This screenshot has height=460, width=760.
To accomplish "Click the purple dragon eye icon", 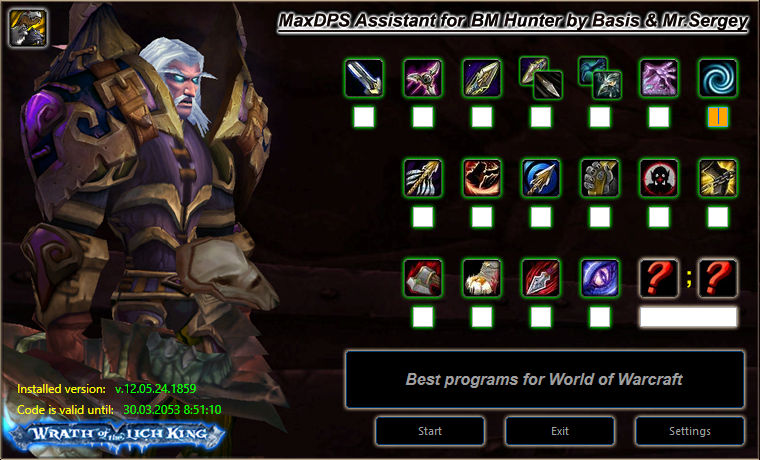I will coord(600,278).
